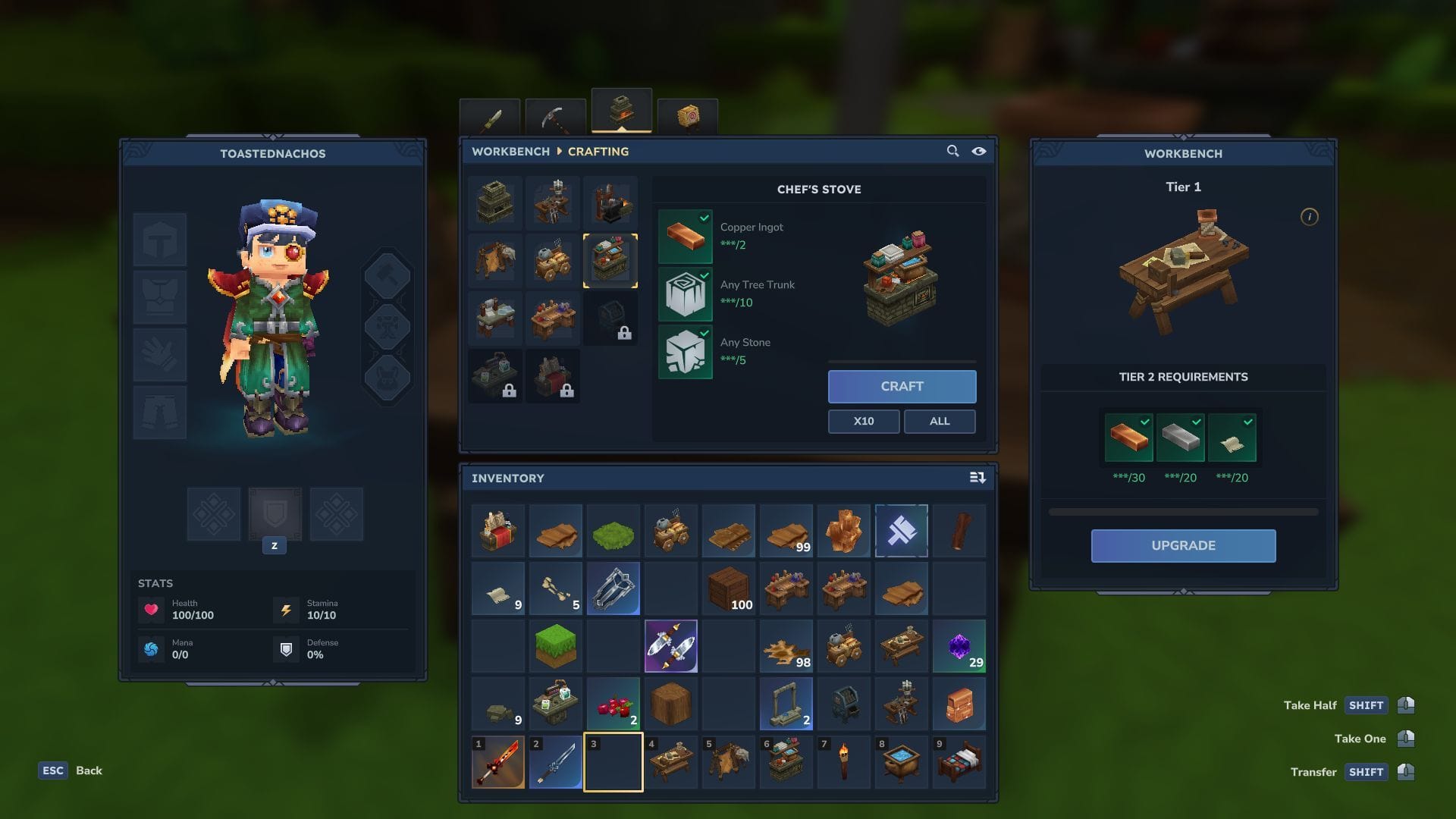Screen dimensions: 1456x819
Task: Switch to the pickaxe crafting tab
Action: 555,117
